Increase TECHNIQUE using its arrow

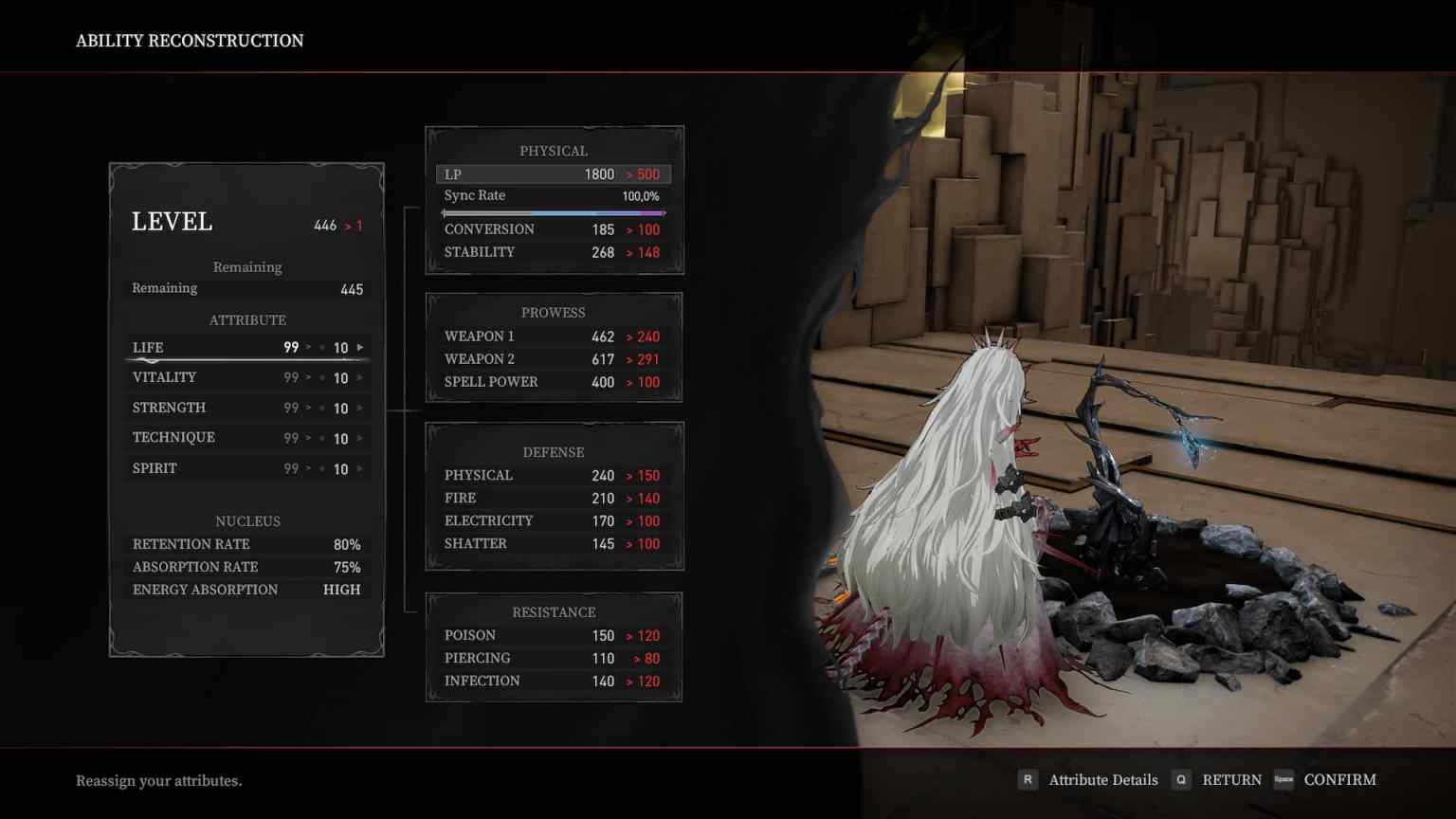coord(359,438)
